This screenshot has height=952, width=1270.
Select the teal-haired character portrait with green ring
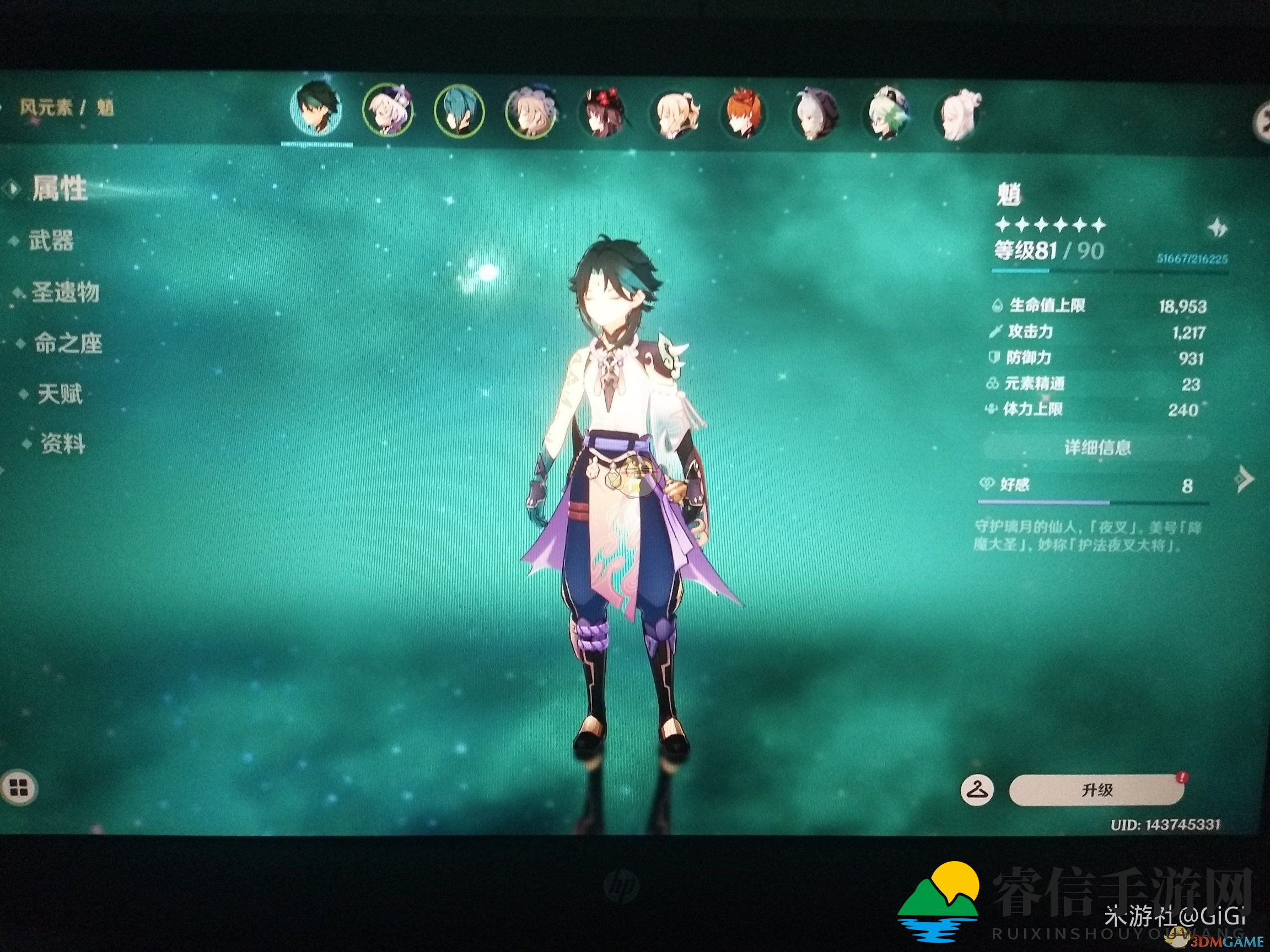[x=458, y=112]
